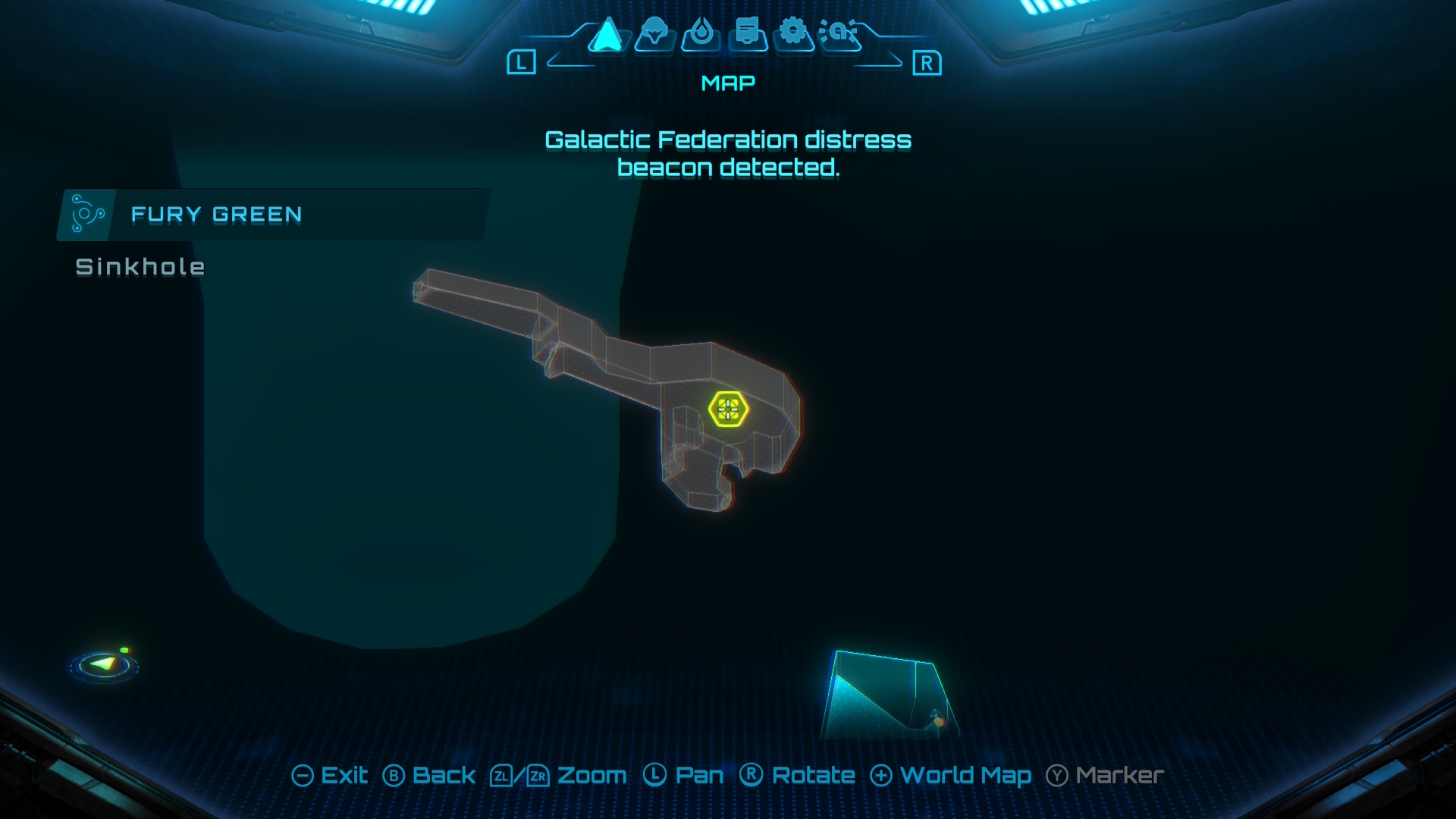
Task: Switch to the Samus helmet tab
Action: coord(654,33)
